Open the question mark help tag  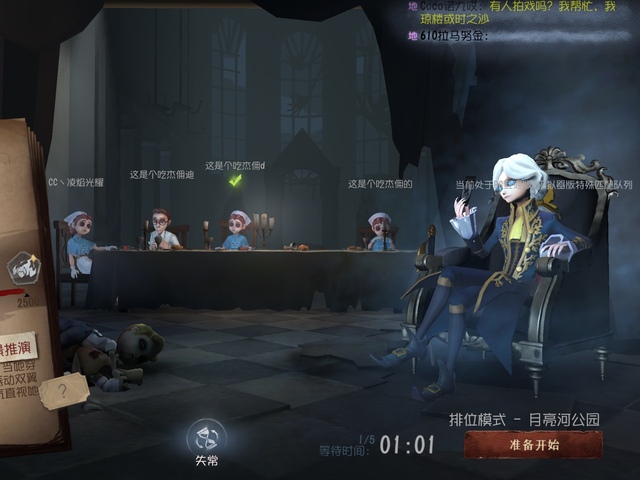(65, 391)
